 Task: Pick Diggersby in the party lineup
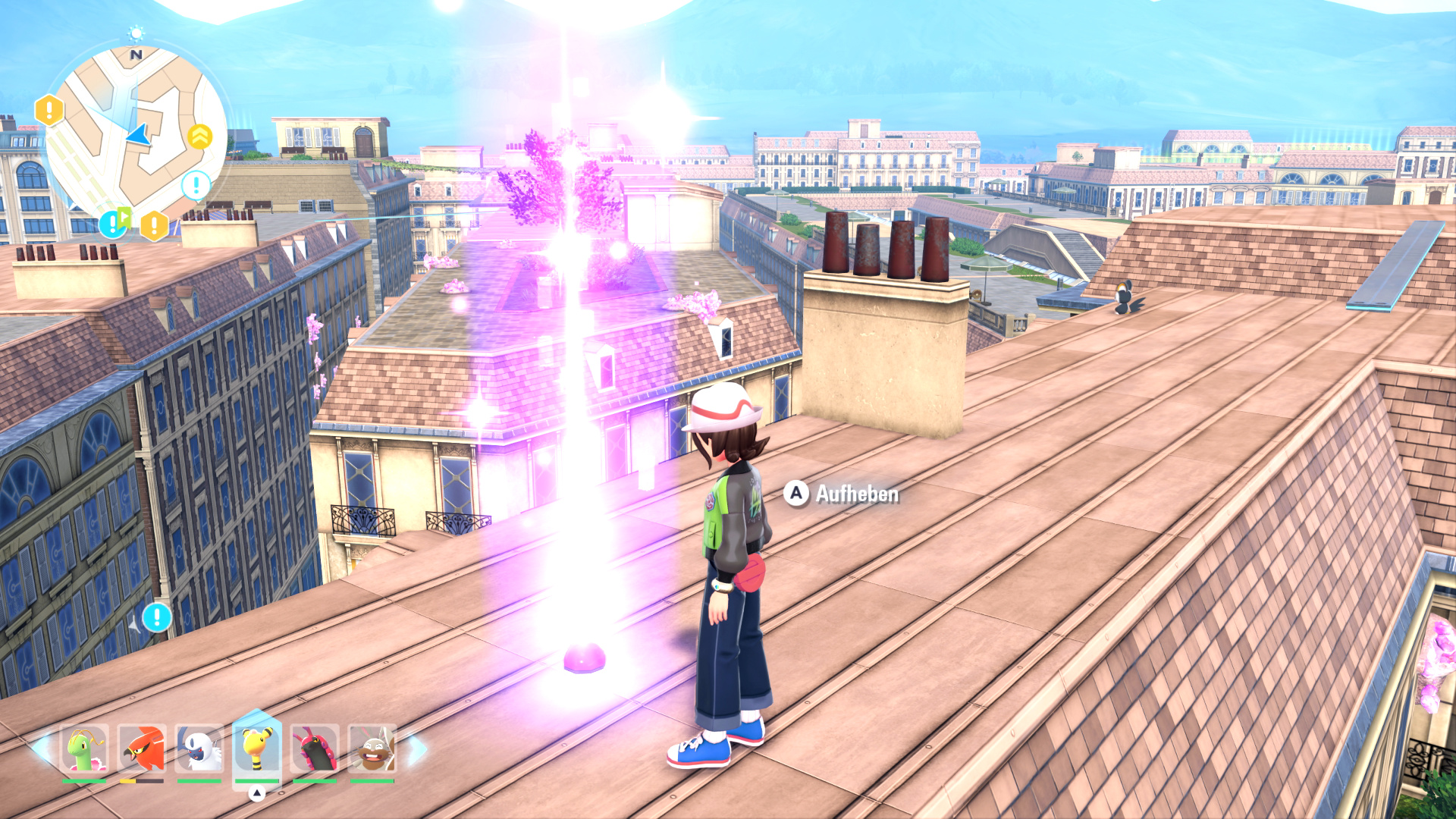[372, 749]
